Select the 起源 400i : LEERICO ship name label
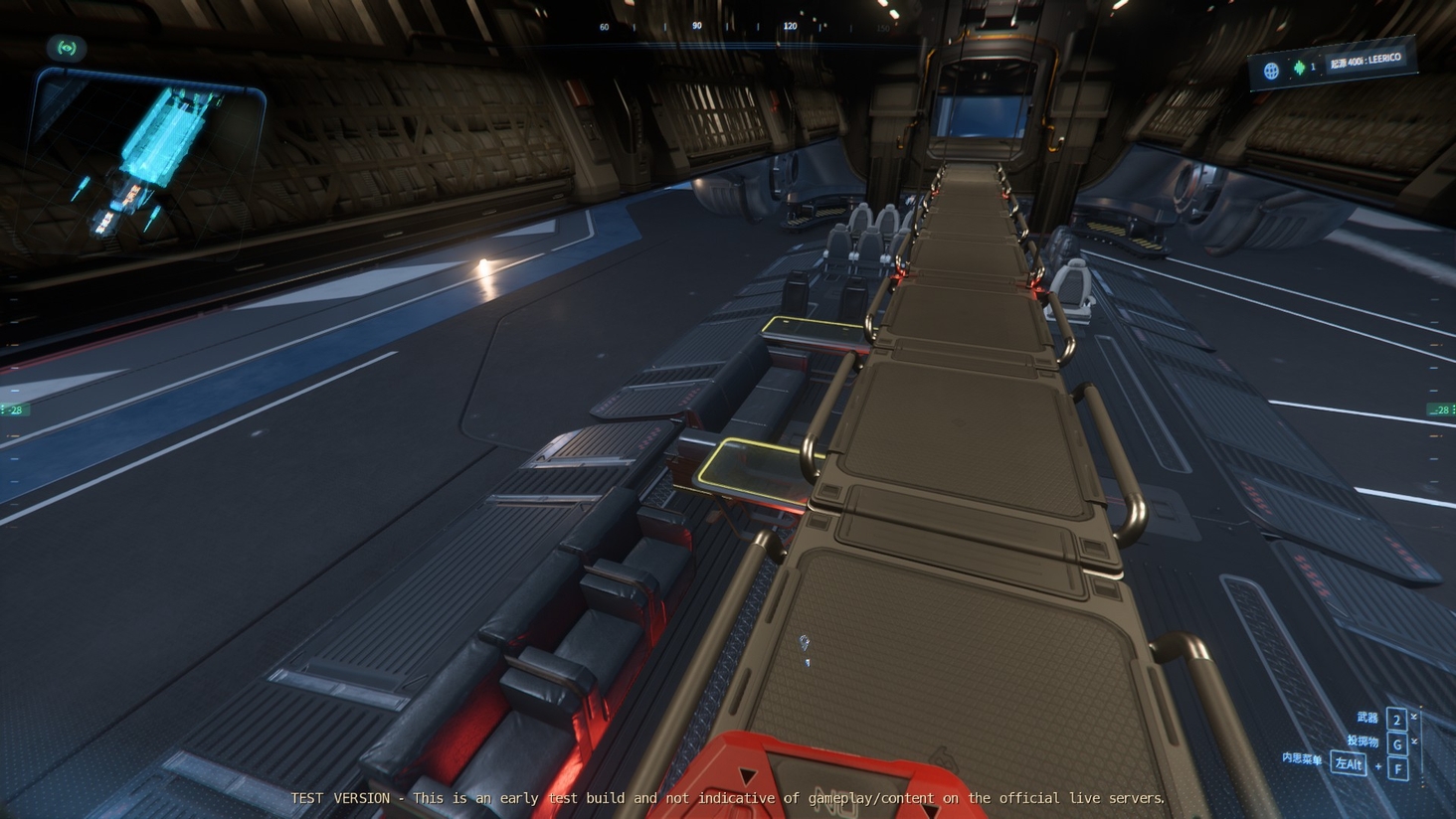Image resolution: width=1456 pixels, height=819 pixels. pyautogui.click(x=1366, y=59)
